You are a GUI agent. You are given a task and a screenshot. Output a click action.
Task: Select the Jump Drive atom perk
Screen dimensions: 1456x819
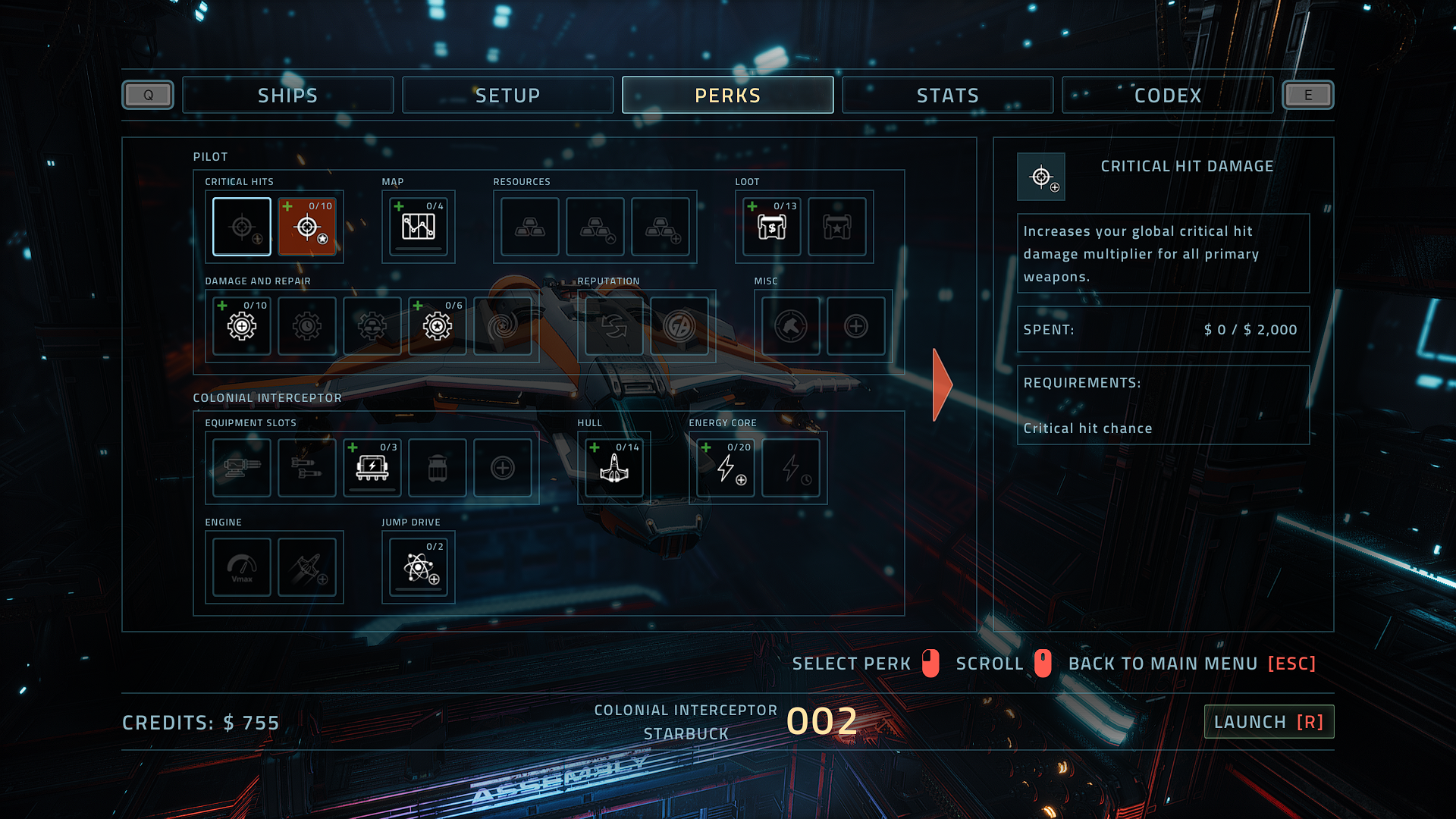point(419,567)
